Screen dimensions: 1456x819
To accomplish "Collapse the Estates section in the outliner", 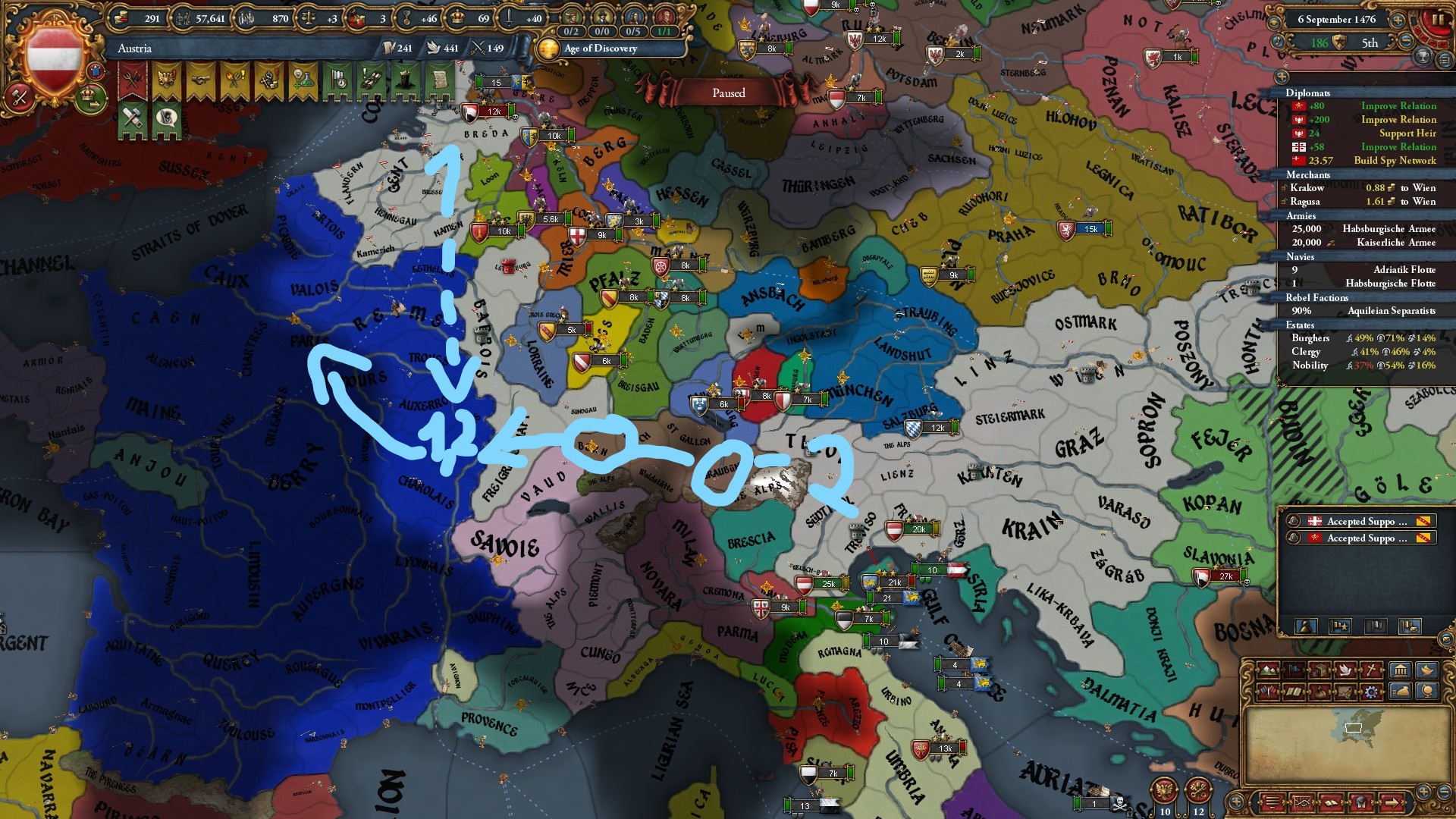I will click(1301, 325).
